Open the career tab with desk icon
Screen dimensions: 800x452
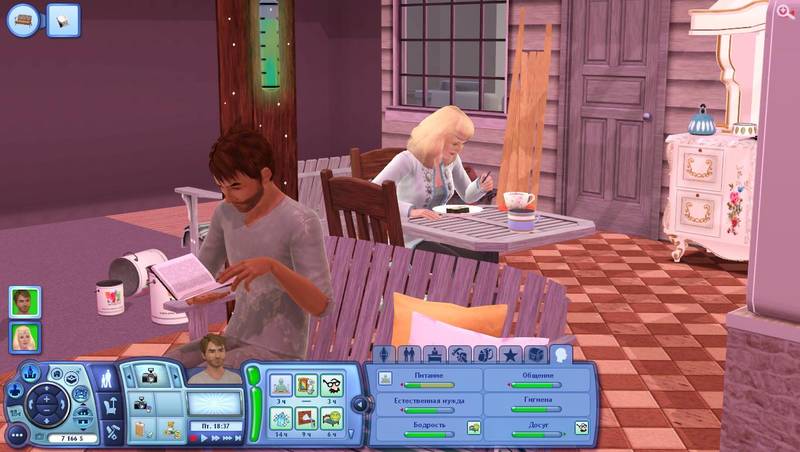click(435, 355)
